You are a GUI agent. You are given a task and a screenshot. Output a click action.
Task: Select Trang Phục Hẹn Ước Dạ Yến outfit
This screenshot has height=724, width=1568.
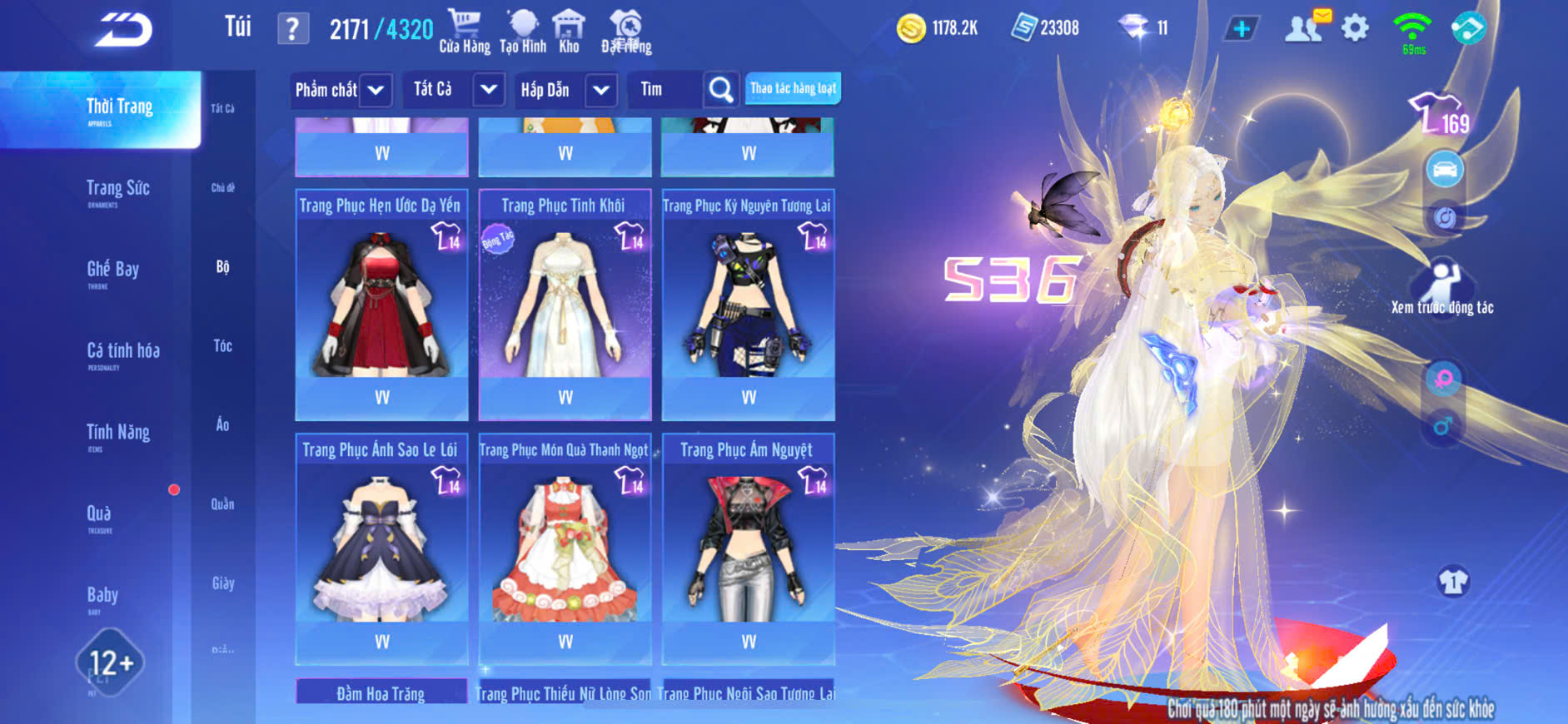pyautogui.click(x=381, y=304)
